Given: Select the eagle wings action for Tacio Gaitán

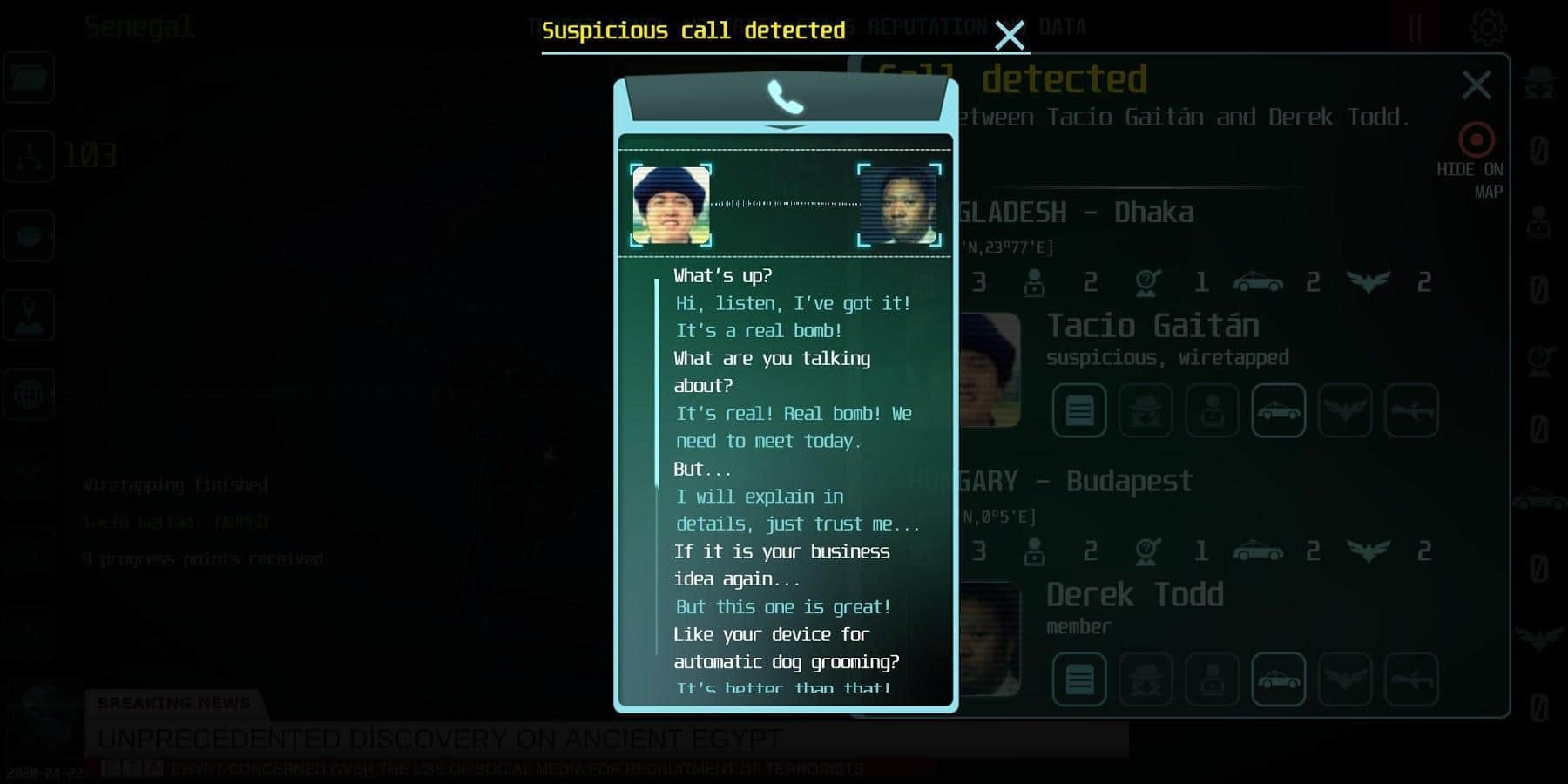Looking at the screenshot, I should pos(1344,410).
